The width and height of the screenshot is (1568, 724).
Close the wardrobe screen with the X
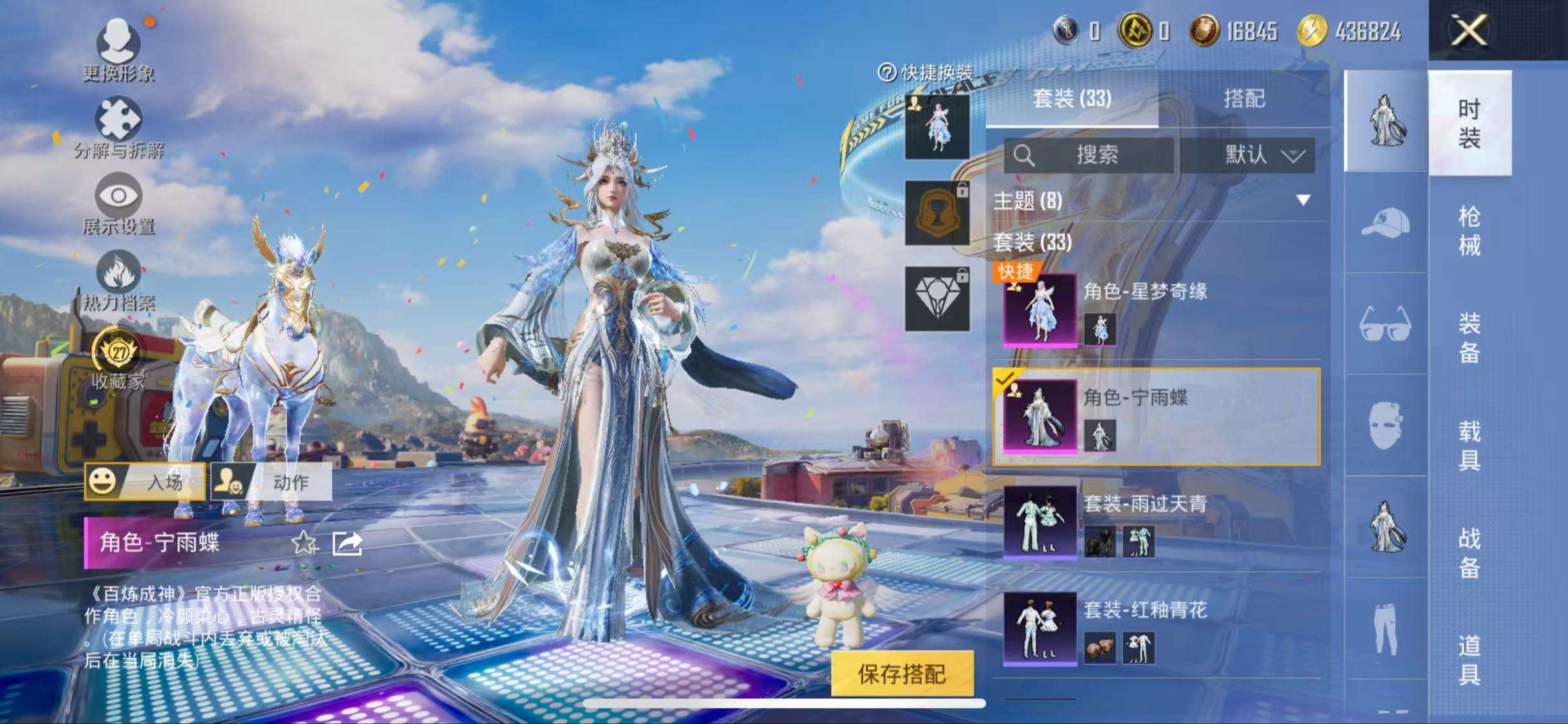pyautogui.click(x=1469, y=30)
